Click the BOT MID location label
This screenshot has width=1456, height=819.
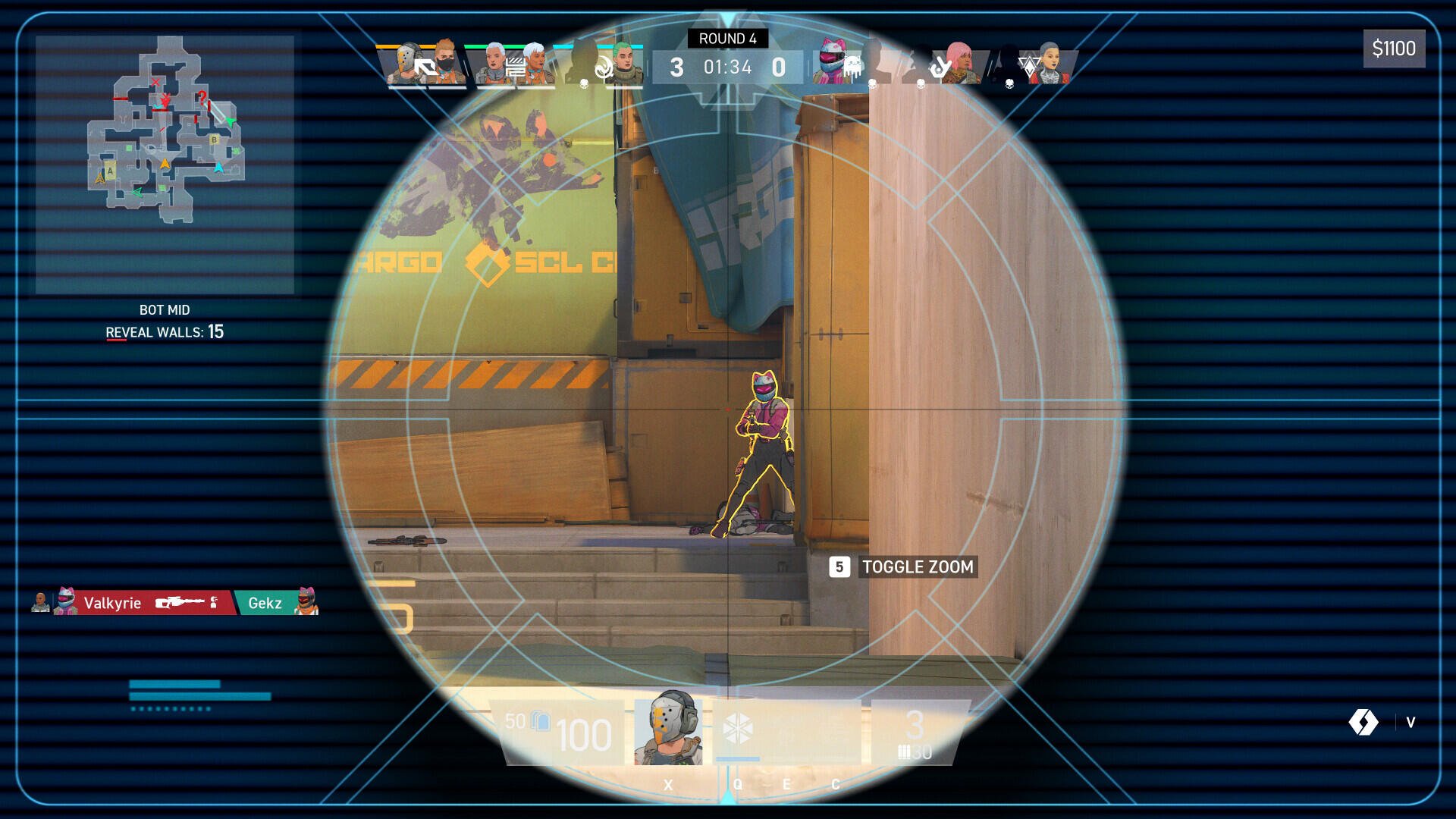pyautogui.click(x=166, y=309)
